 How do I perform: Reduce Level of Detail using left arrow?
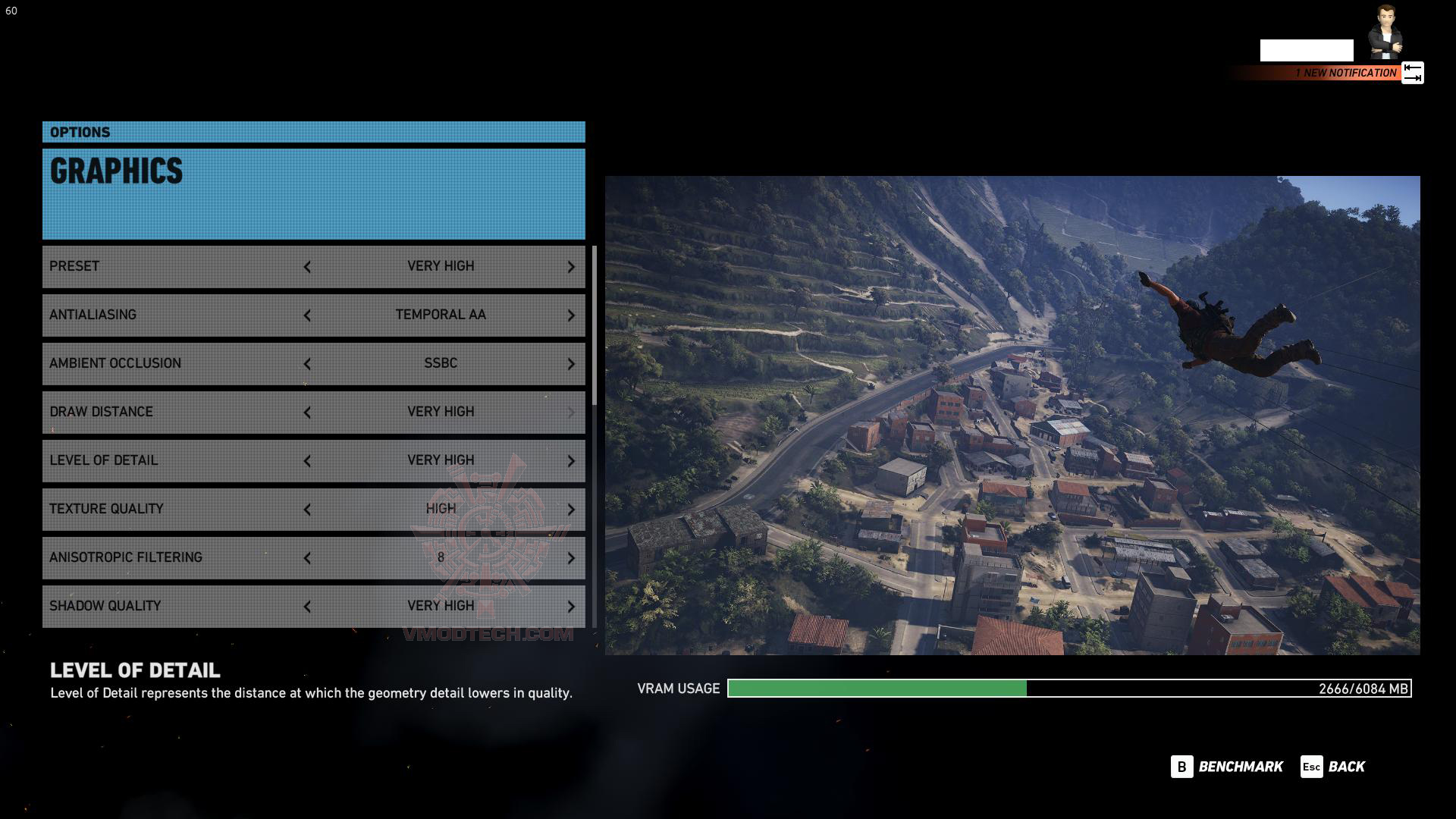tap(307, 461)
